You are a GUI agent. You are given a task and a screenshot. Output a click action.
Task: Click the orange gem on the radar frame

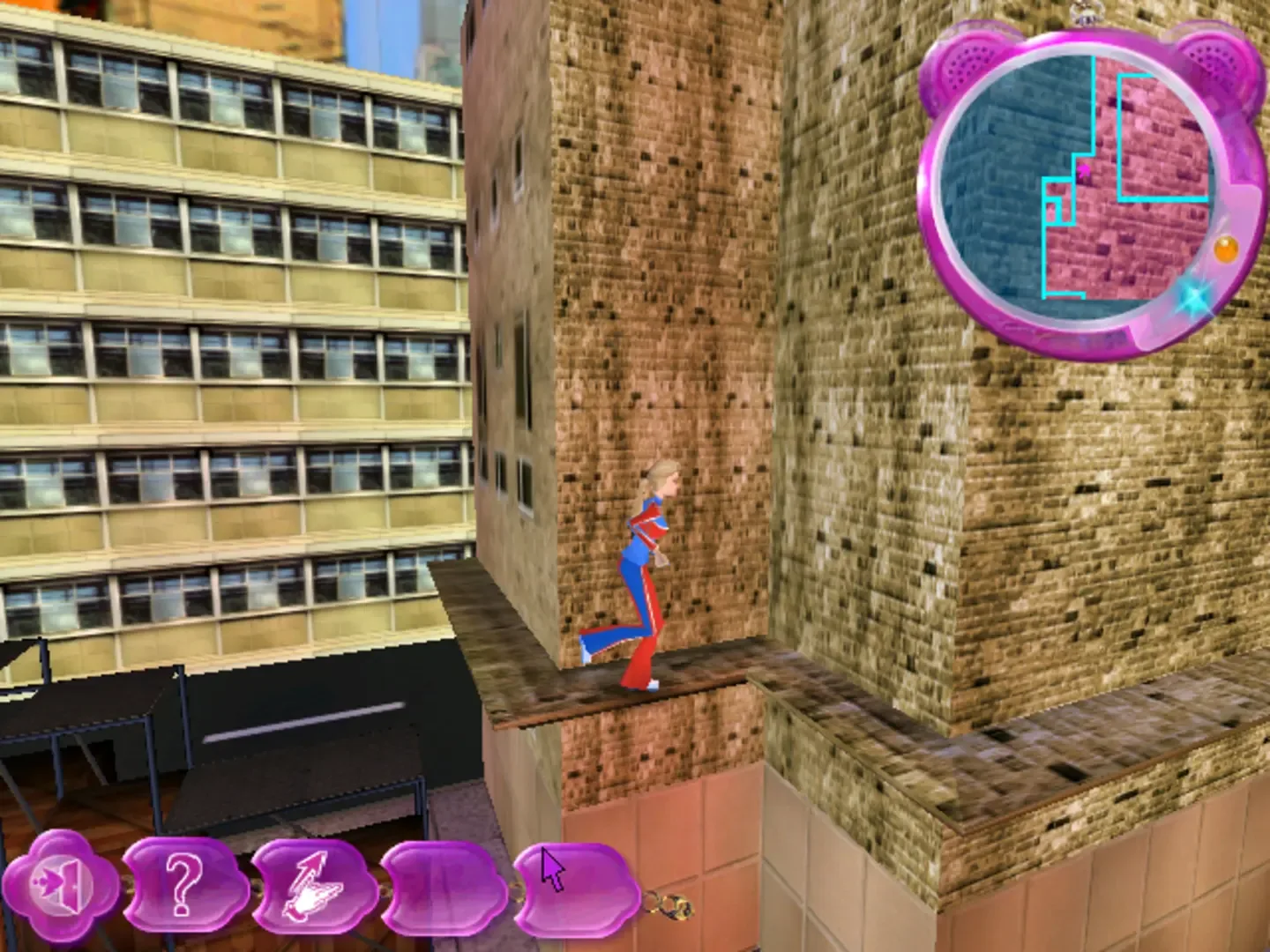pos(1226,249)
